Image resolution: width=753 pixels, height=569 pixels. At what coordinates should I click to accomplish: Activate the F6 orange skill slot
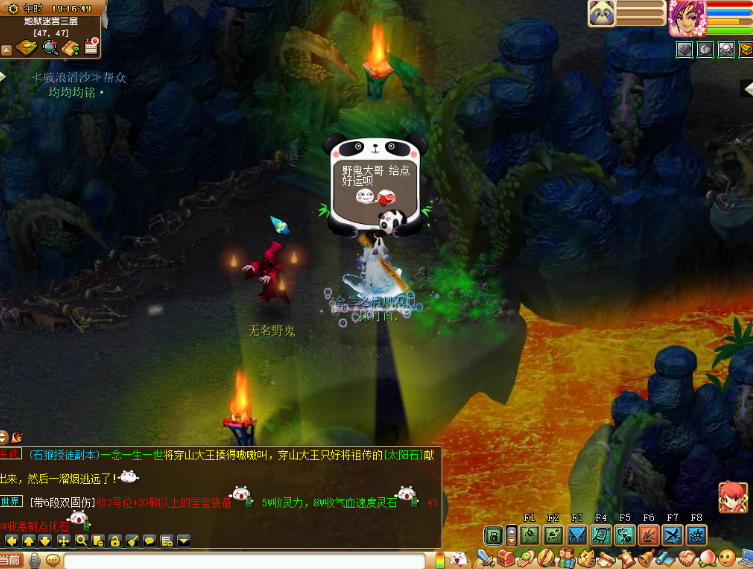tap(648, 536)
